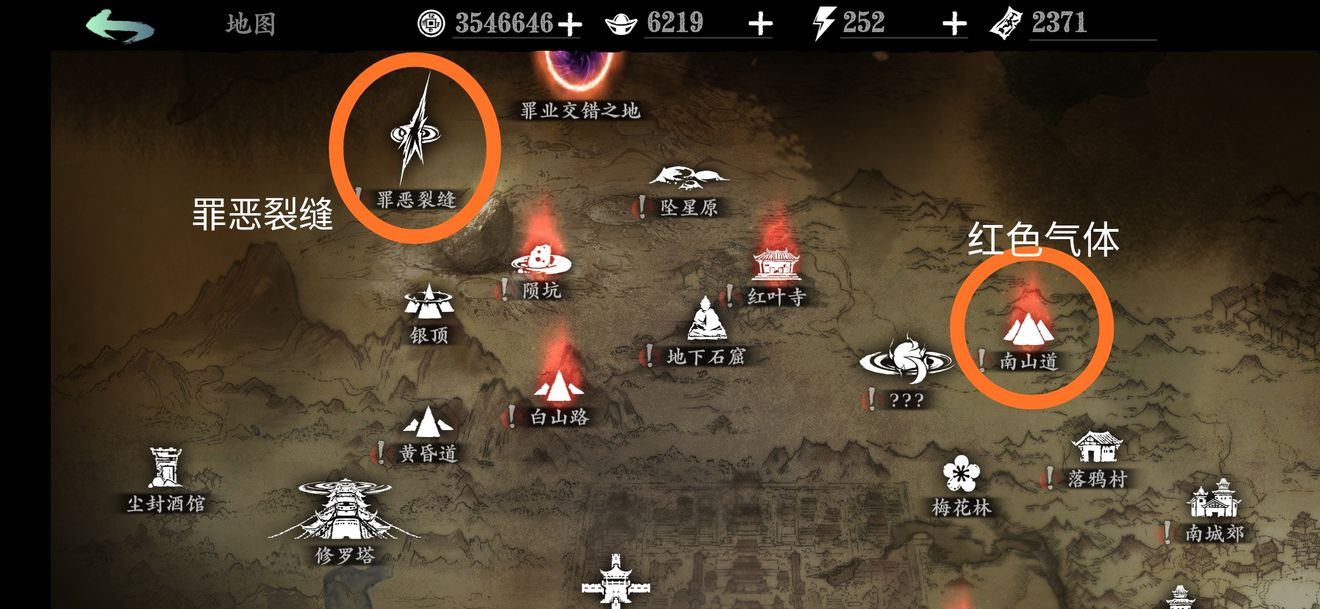This screenshot has height=609, width=1320.
Task: Go back using the arrow button
Action: click(x=120, y=25)
